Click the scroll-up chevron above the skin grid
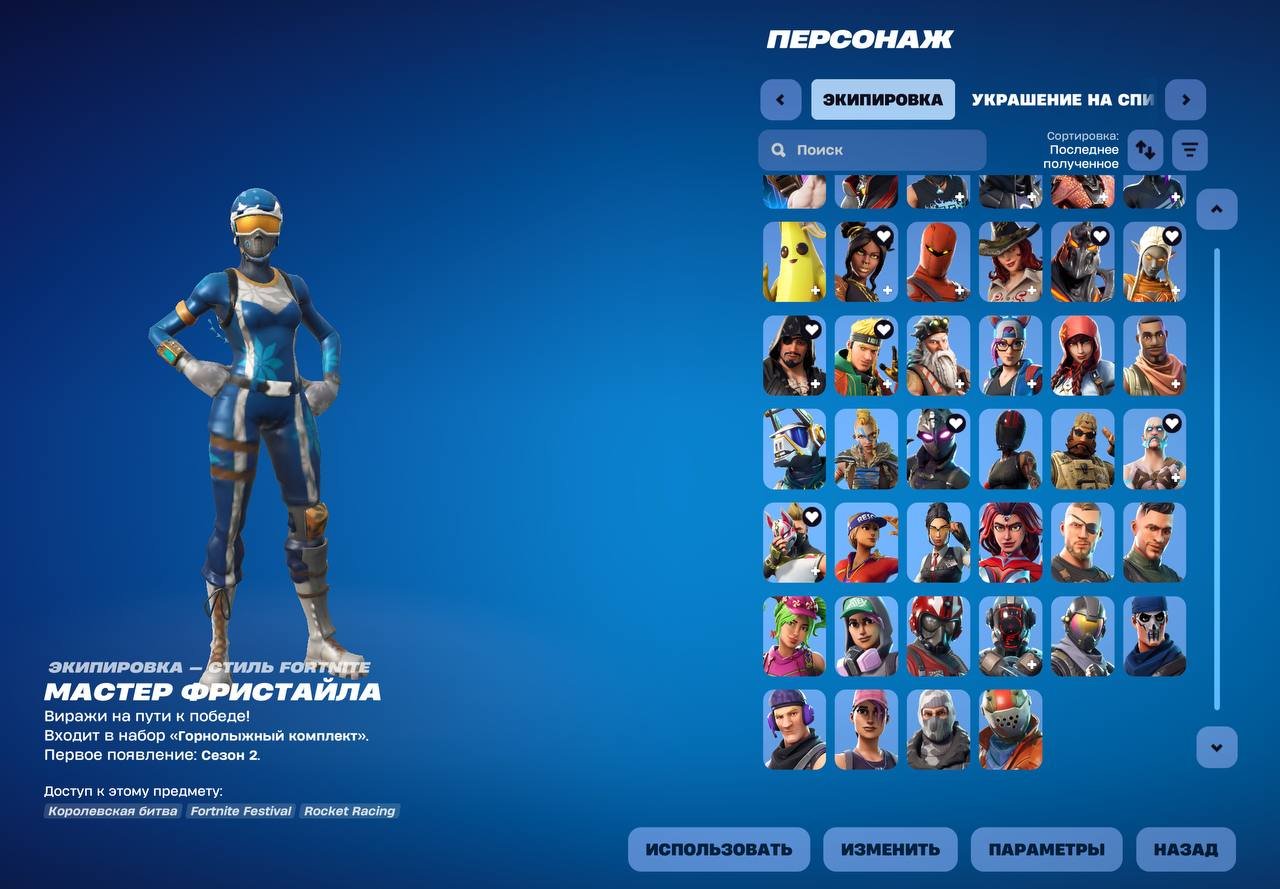Screen dimensions: 1280x889 [1217, 208]
